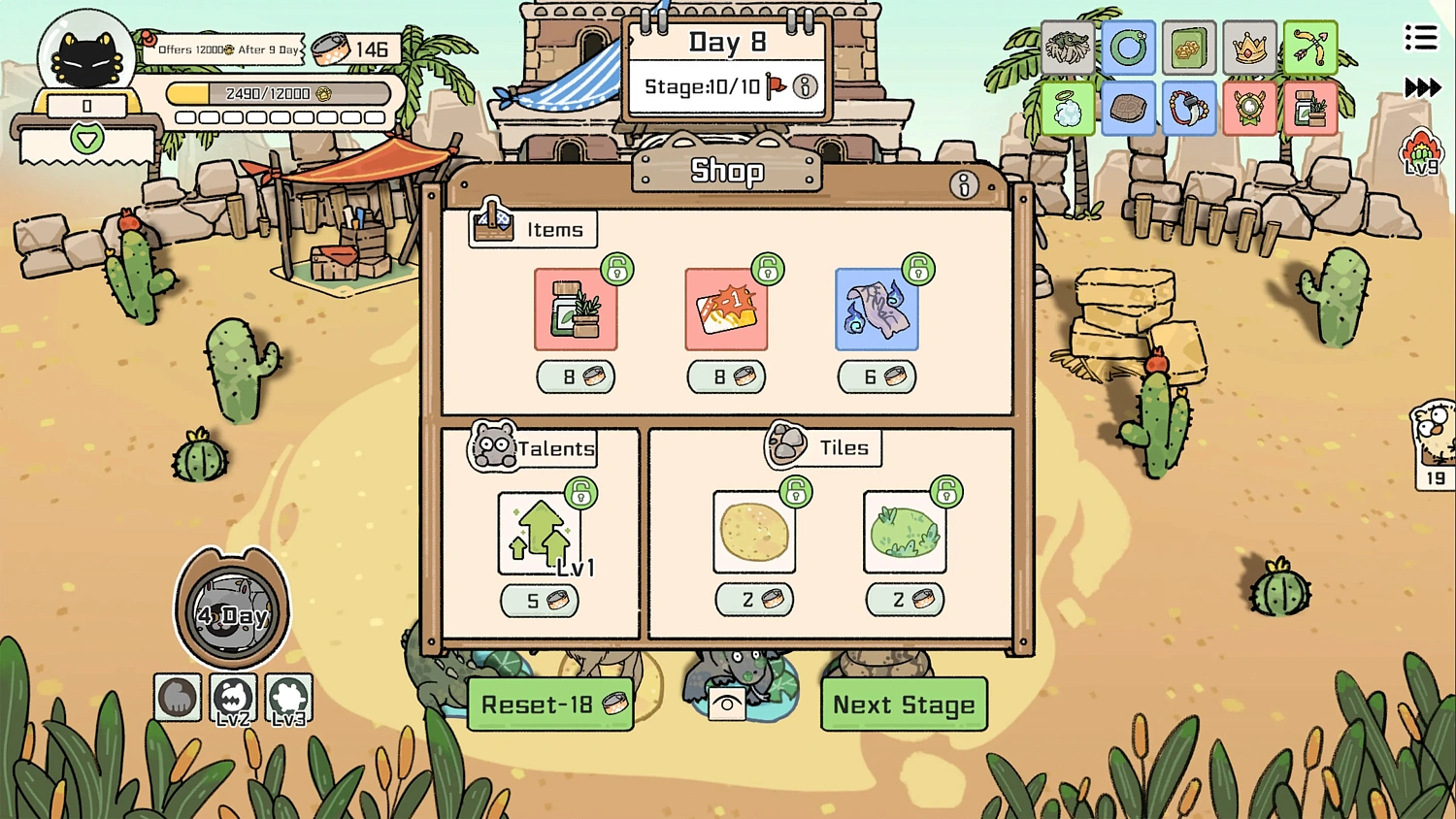
Task: Open the hamburger menu in top right
Action: (x=1420, y=37)
